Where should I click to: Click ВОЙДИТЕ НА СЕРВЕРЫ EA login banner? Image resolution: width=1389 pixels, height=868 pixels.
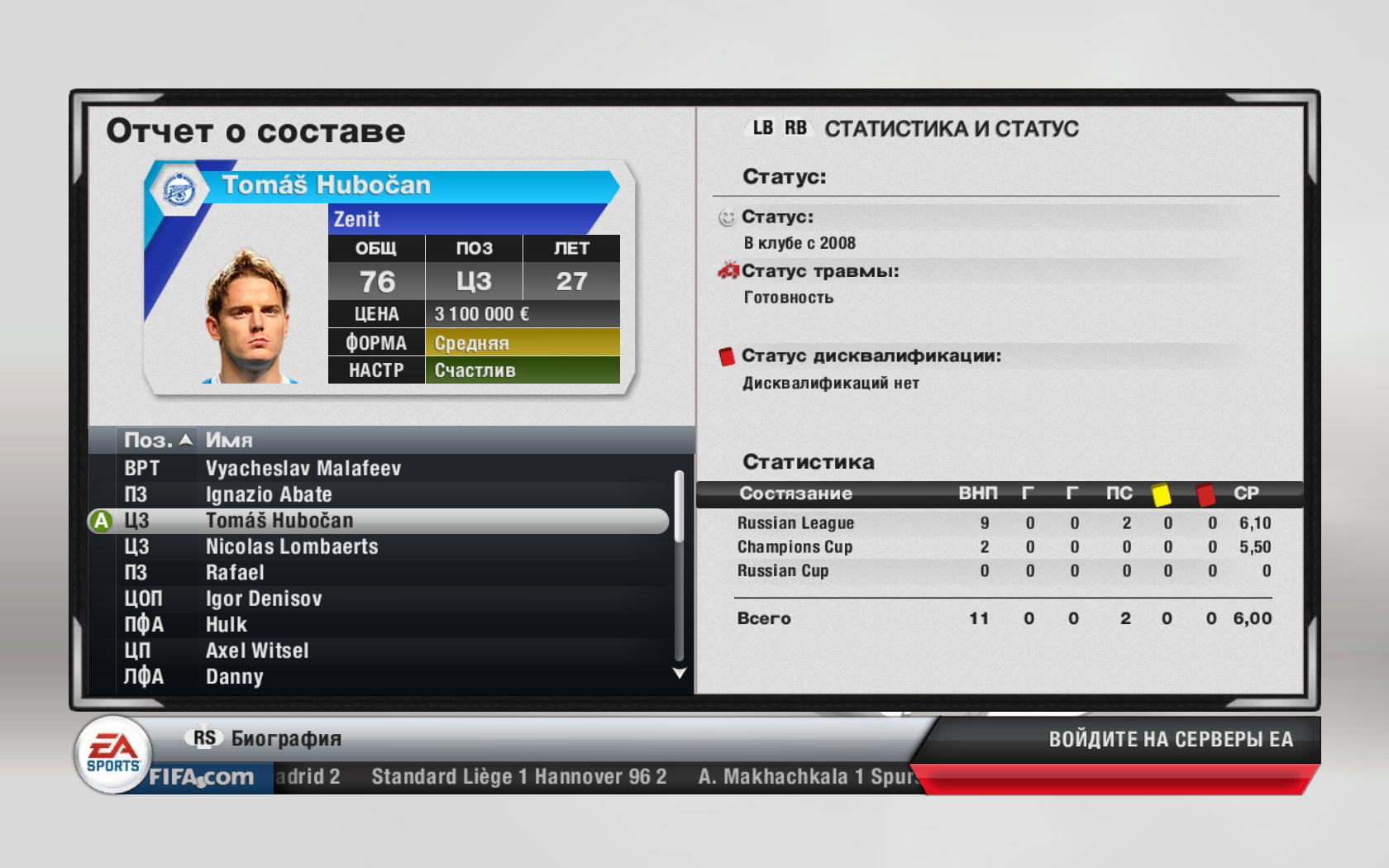click(1170, 739)
